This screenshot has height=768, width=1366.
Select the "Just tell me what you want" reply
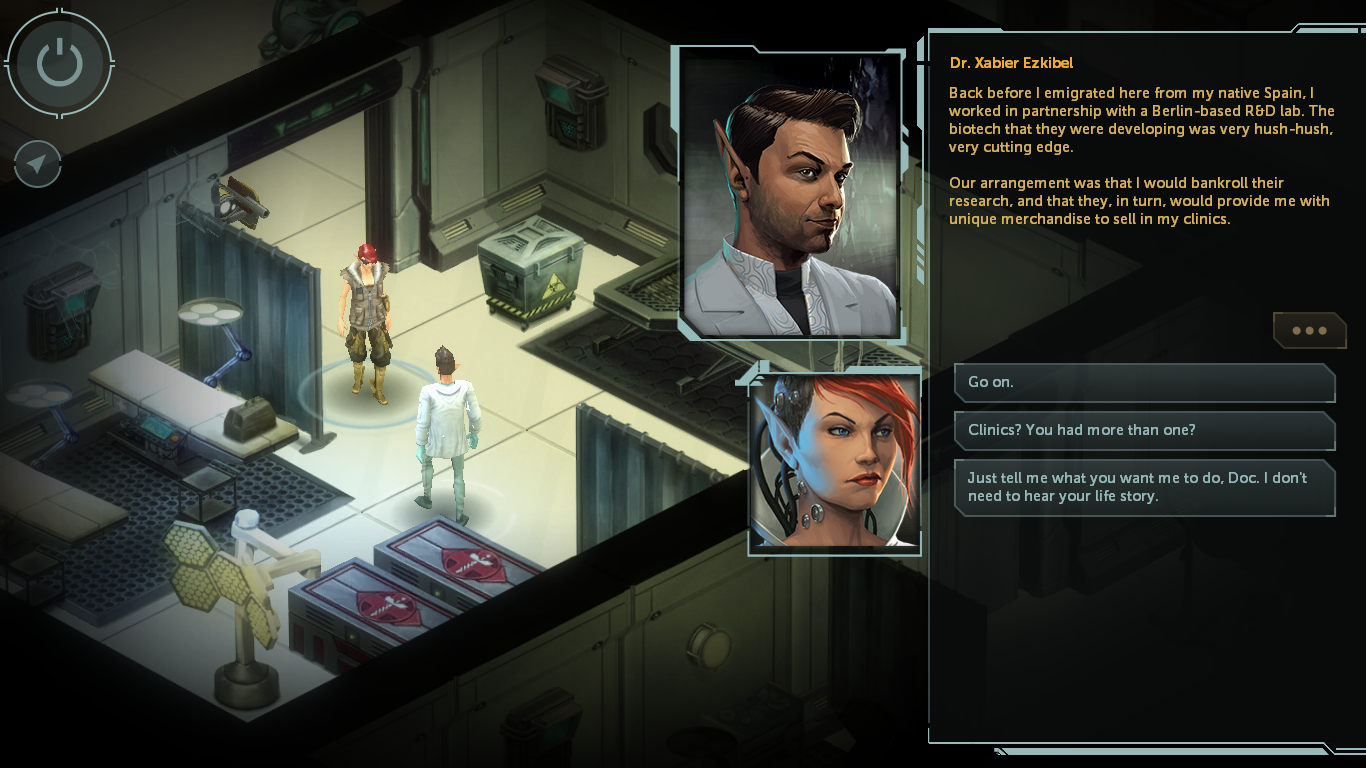[1144, 487]
